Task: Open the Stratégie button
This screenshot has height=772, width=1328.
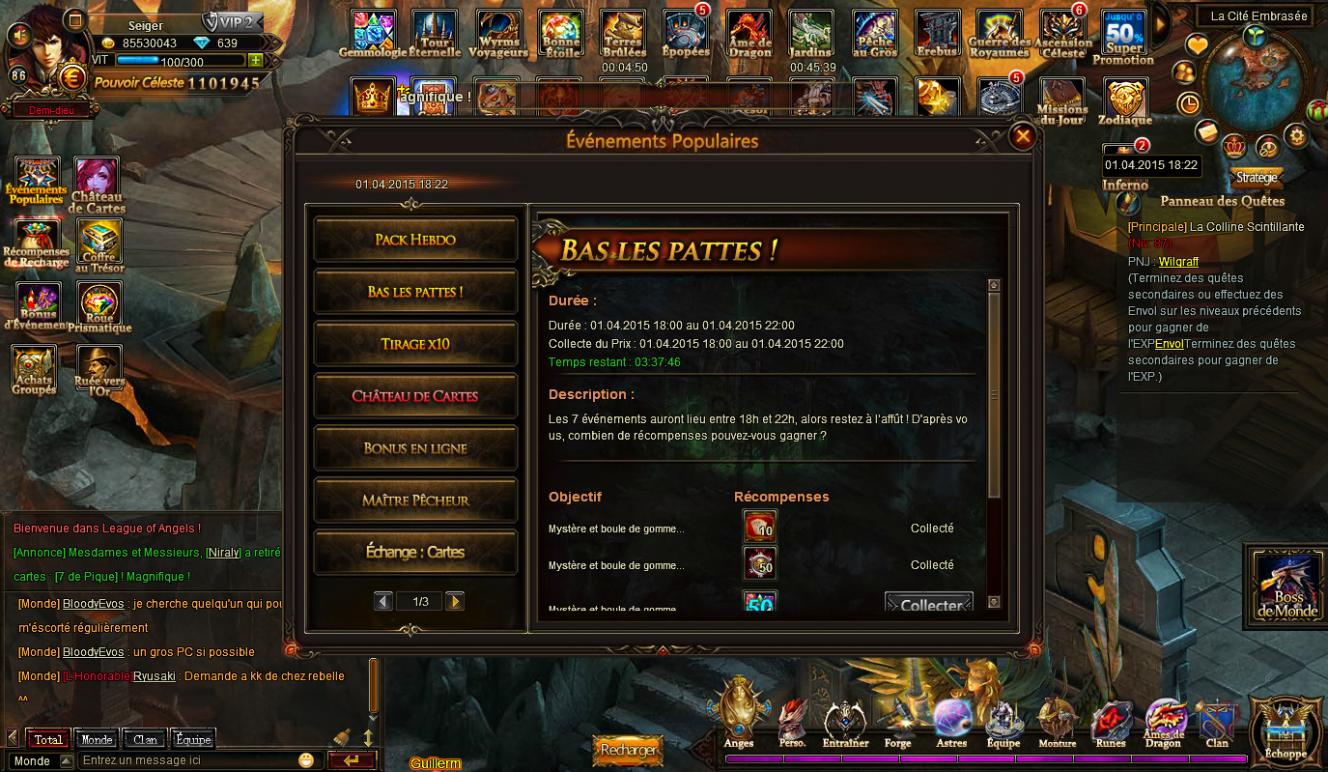Action: click(1256, 178)
